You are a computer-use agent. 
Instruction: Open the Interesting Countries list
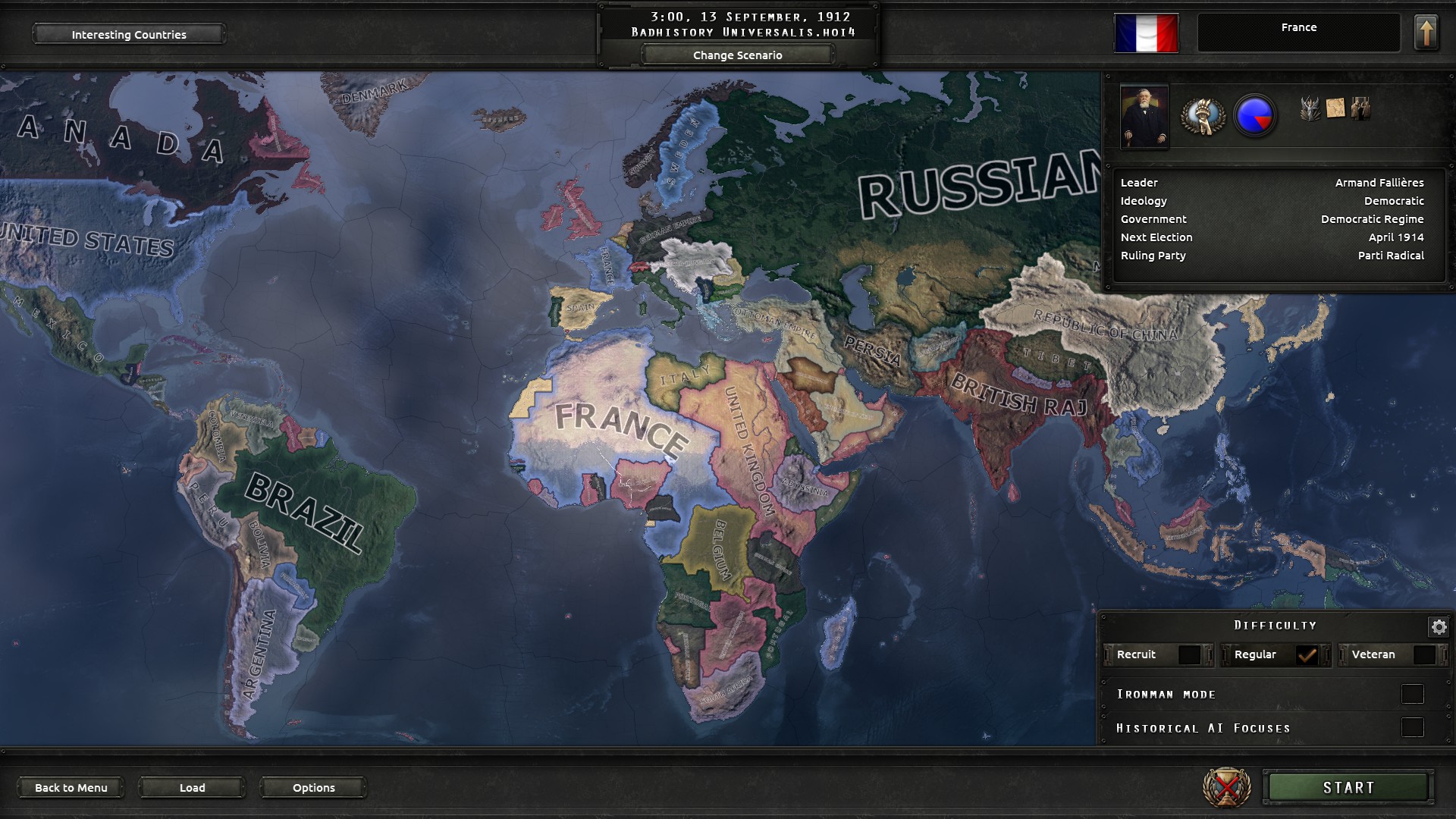point(128,34)
